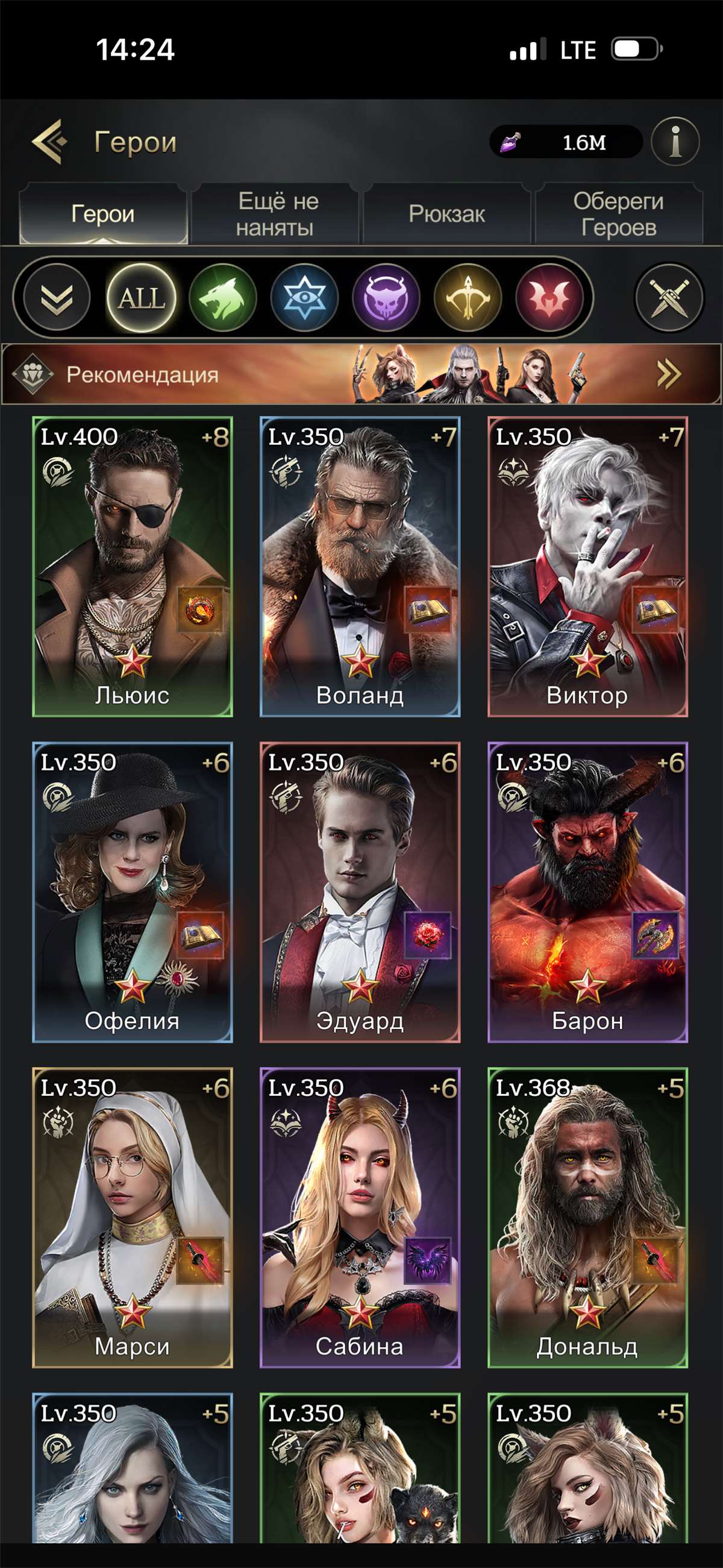Filter heroes by the purple horned skull faction
Viewport: 723px width, 1568px height.
pyautogui.click(x=386, y=298)
